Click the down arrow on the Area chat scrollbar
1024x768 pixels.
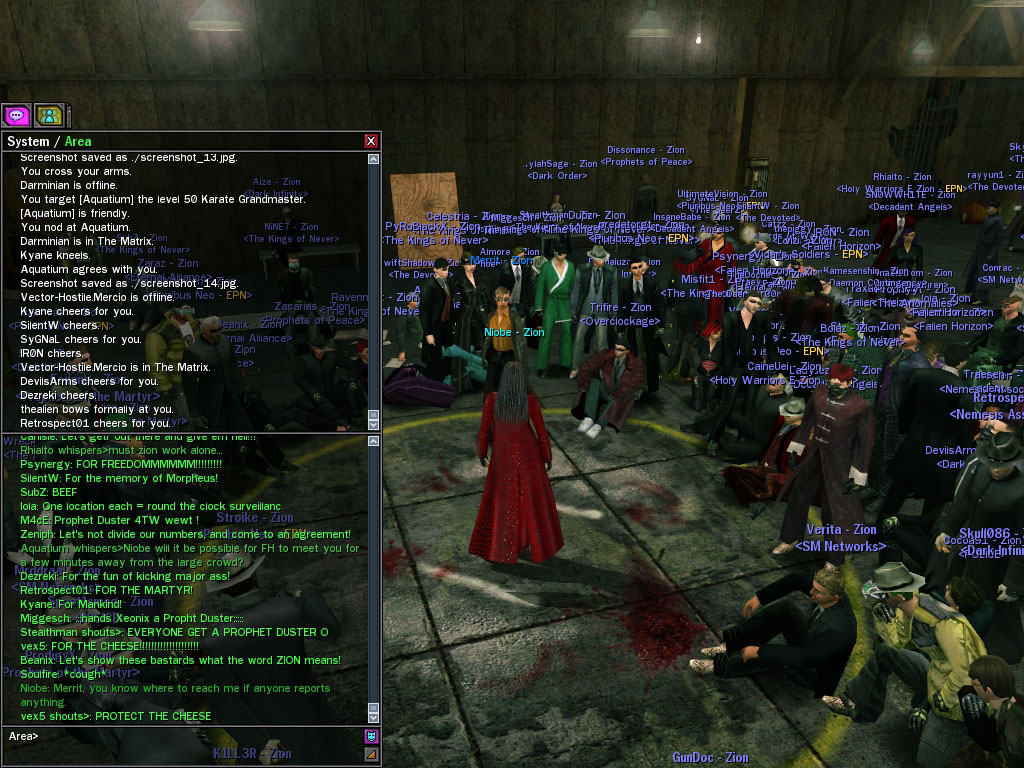pos(373,716)
